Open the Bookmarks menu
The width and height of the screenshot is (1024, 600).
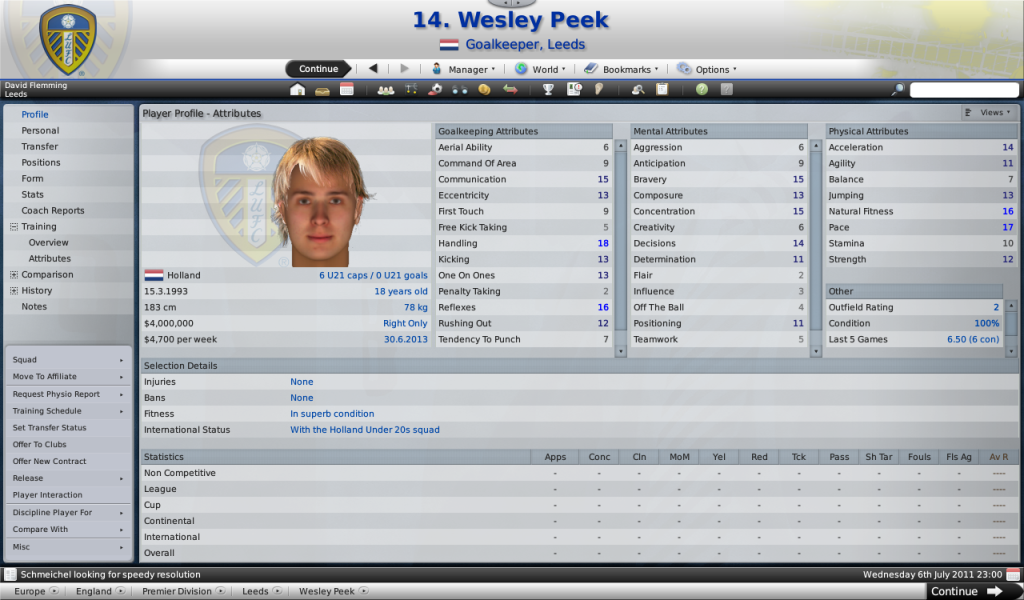click(622, 69)
